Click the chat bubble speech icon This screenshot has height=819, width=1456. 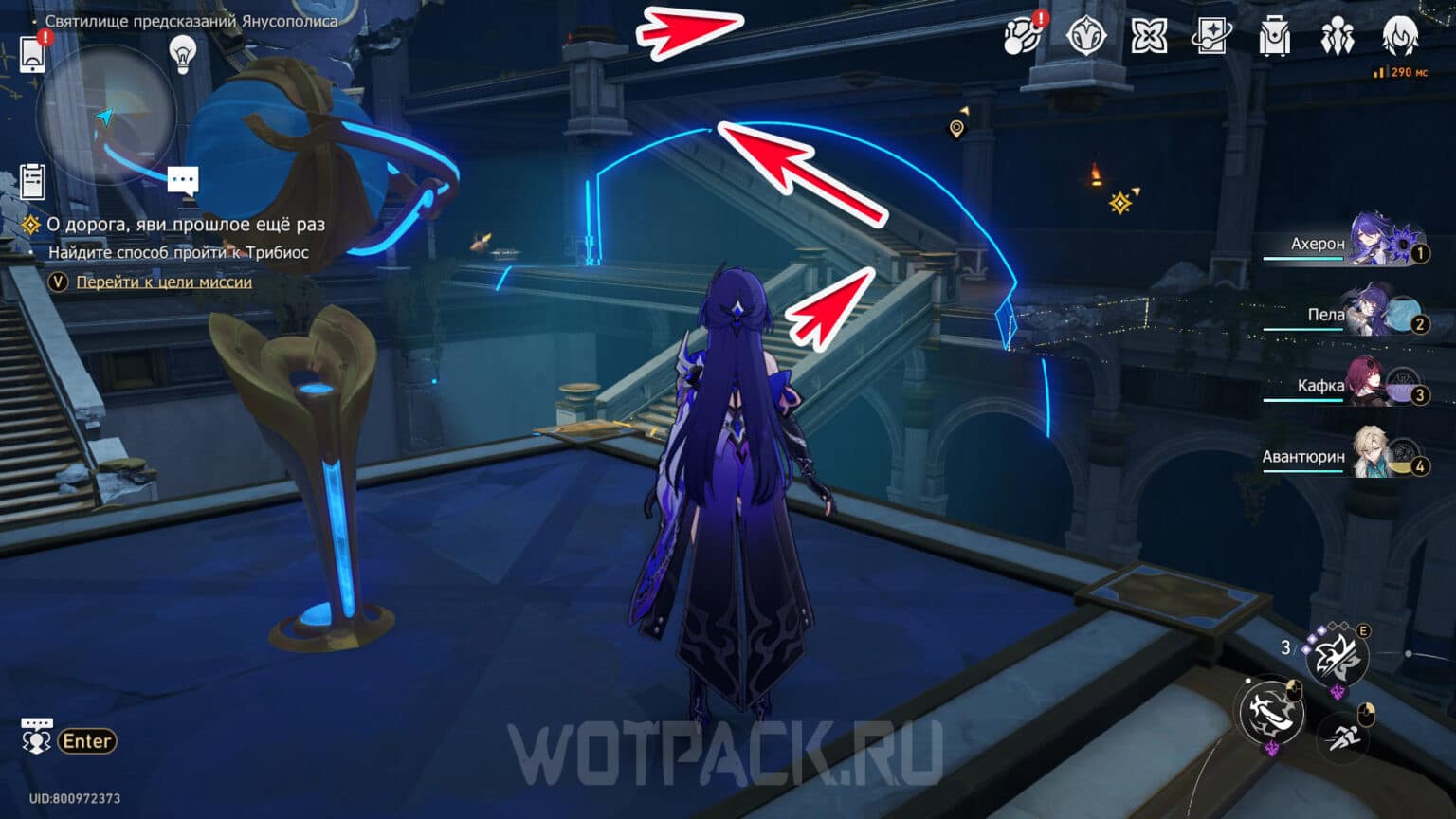[182, 180]
